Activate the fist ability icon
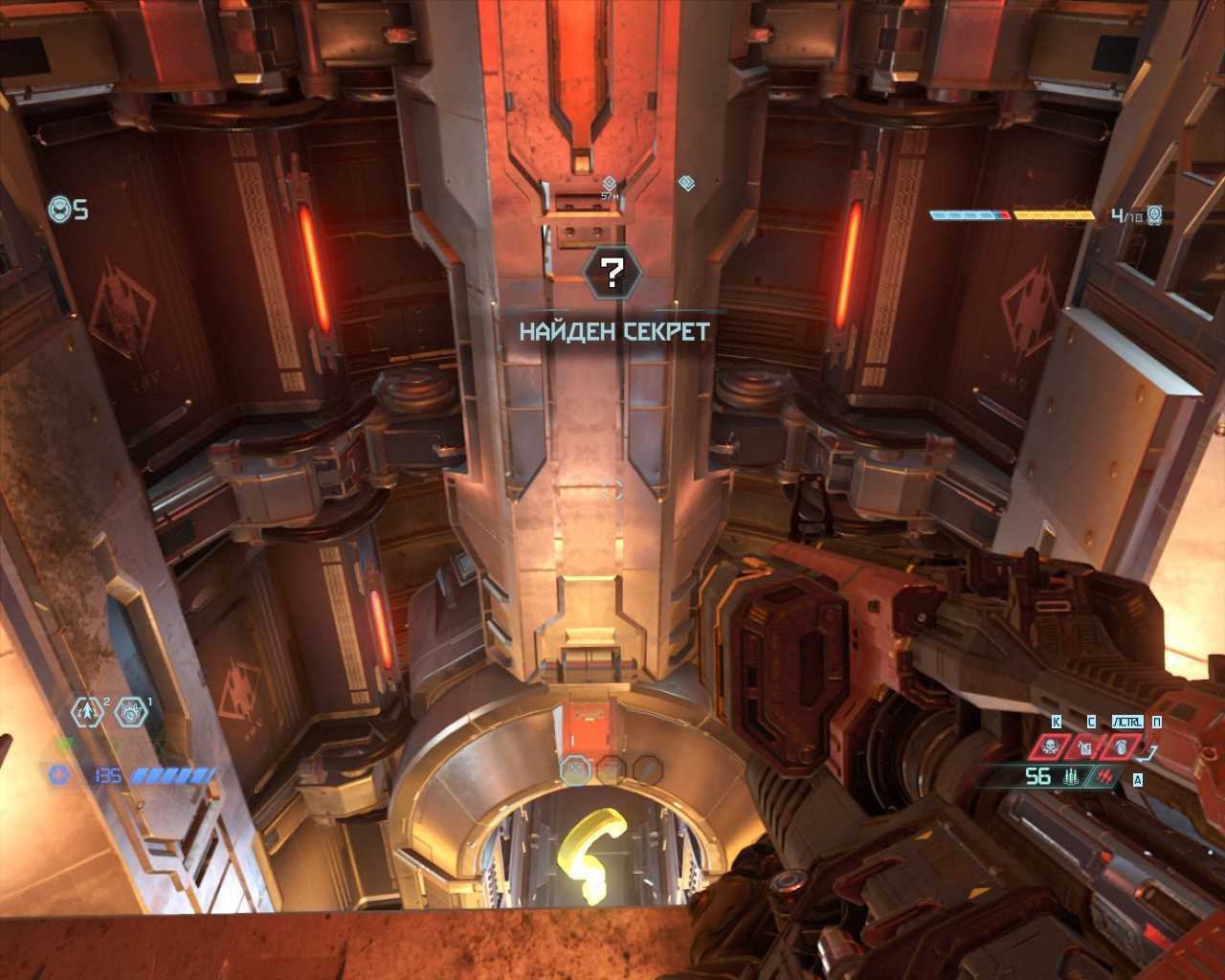 coord(133,713)
